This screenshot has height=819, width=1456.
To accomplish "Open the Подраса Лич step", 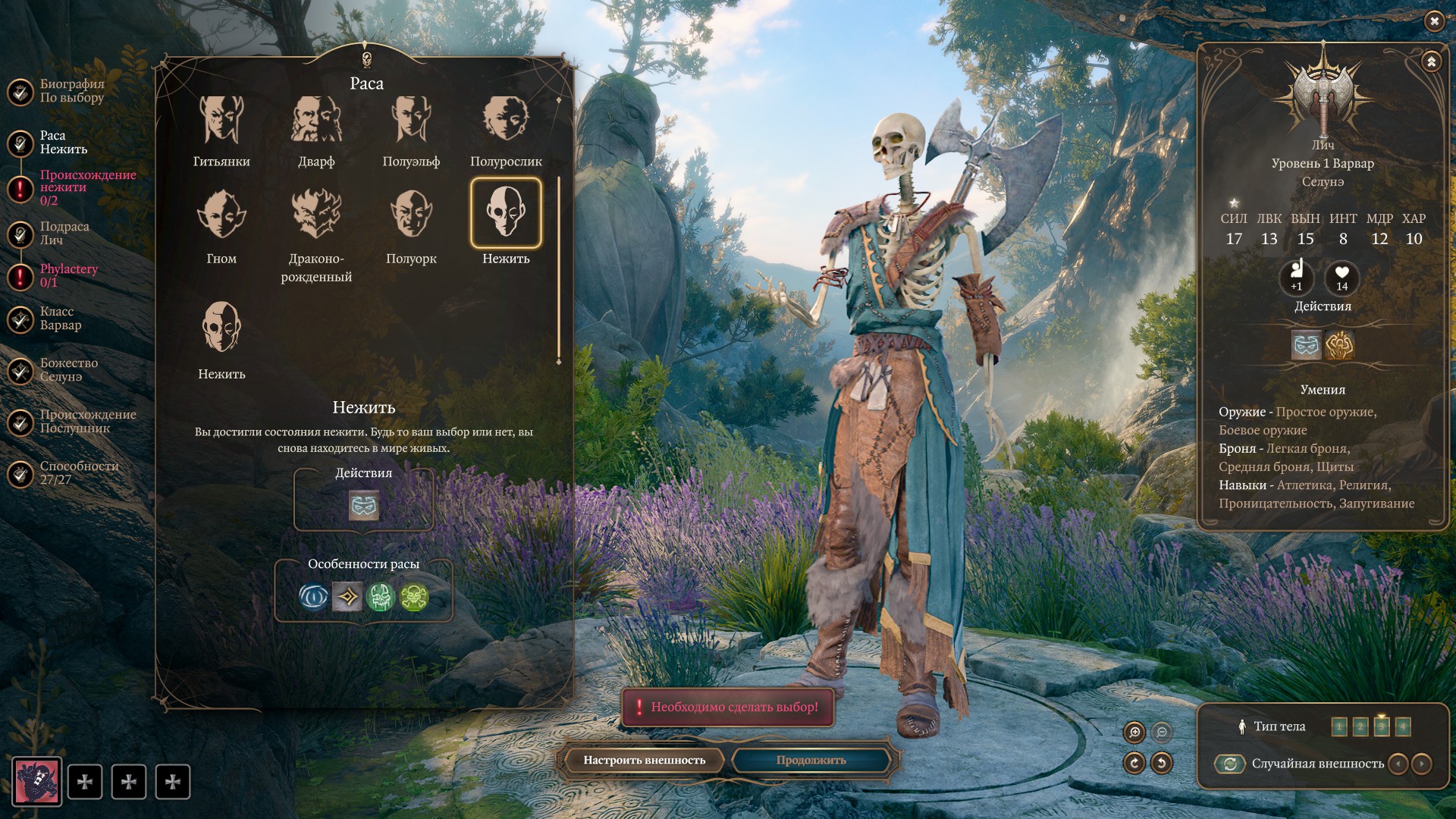I will [x=64, y=234].
